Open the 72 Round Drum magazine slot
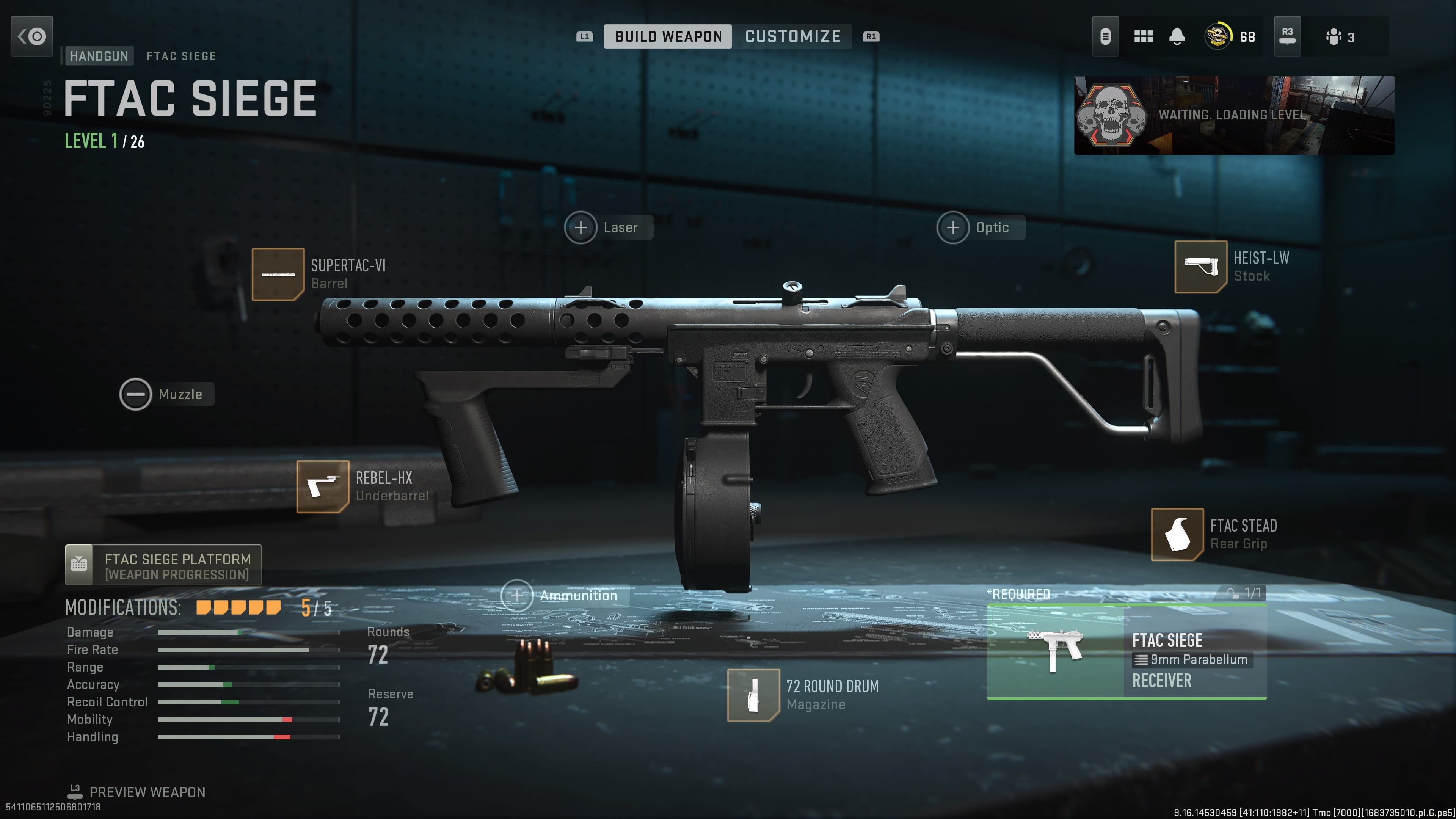 (x=753, y=695)
